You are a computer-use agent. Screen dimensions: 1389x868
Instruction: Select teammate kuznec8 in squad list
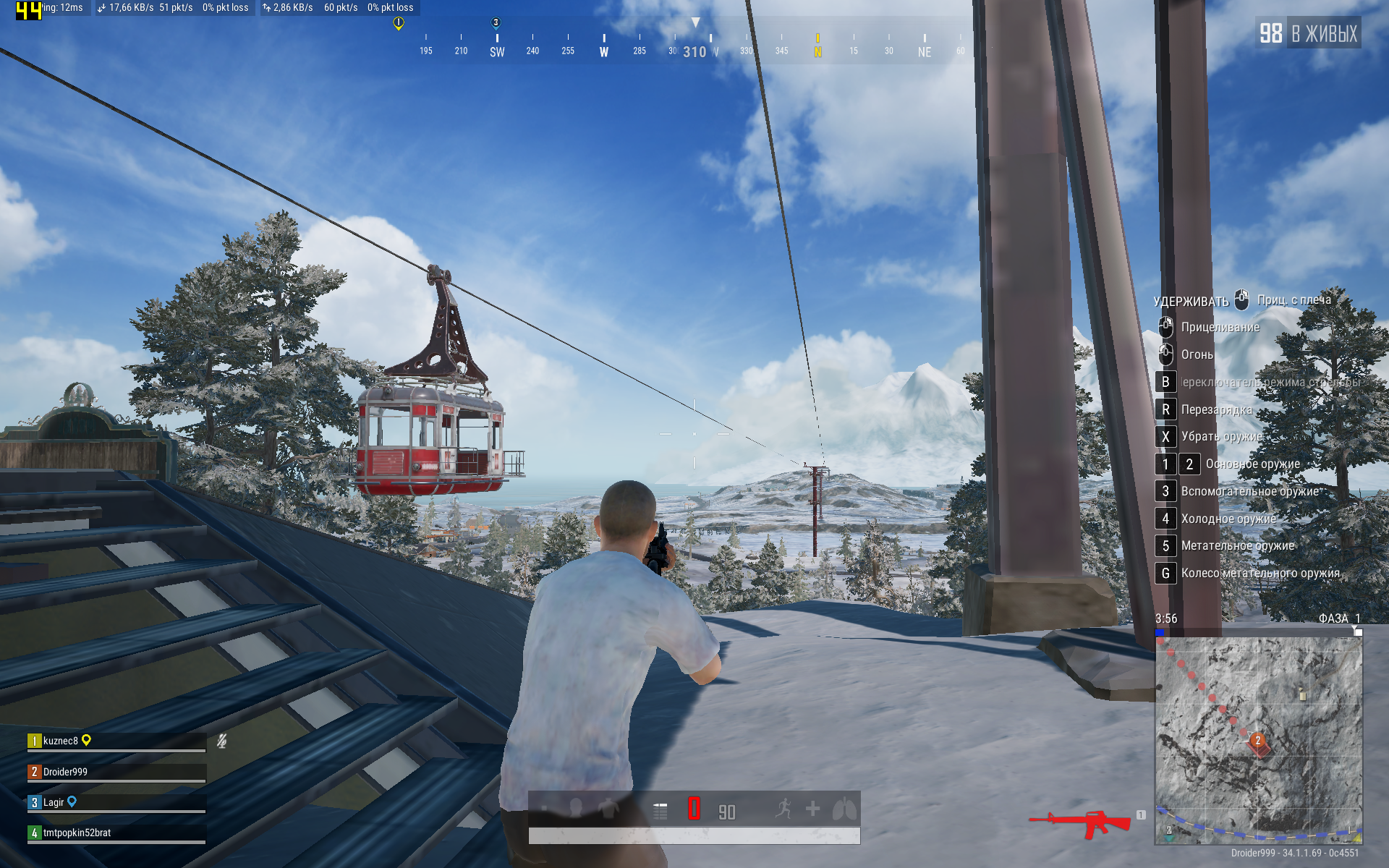click(x=61, y=741)
